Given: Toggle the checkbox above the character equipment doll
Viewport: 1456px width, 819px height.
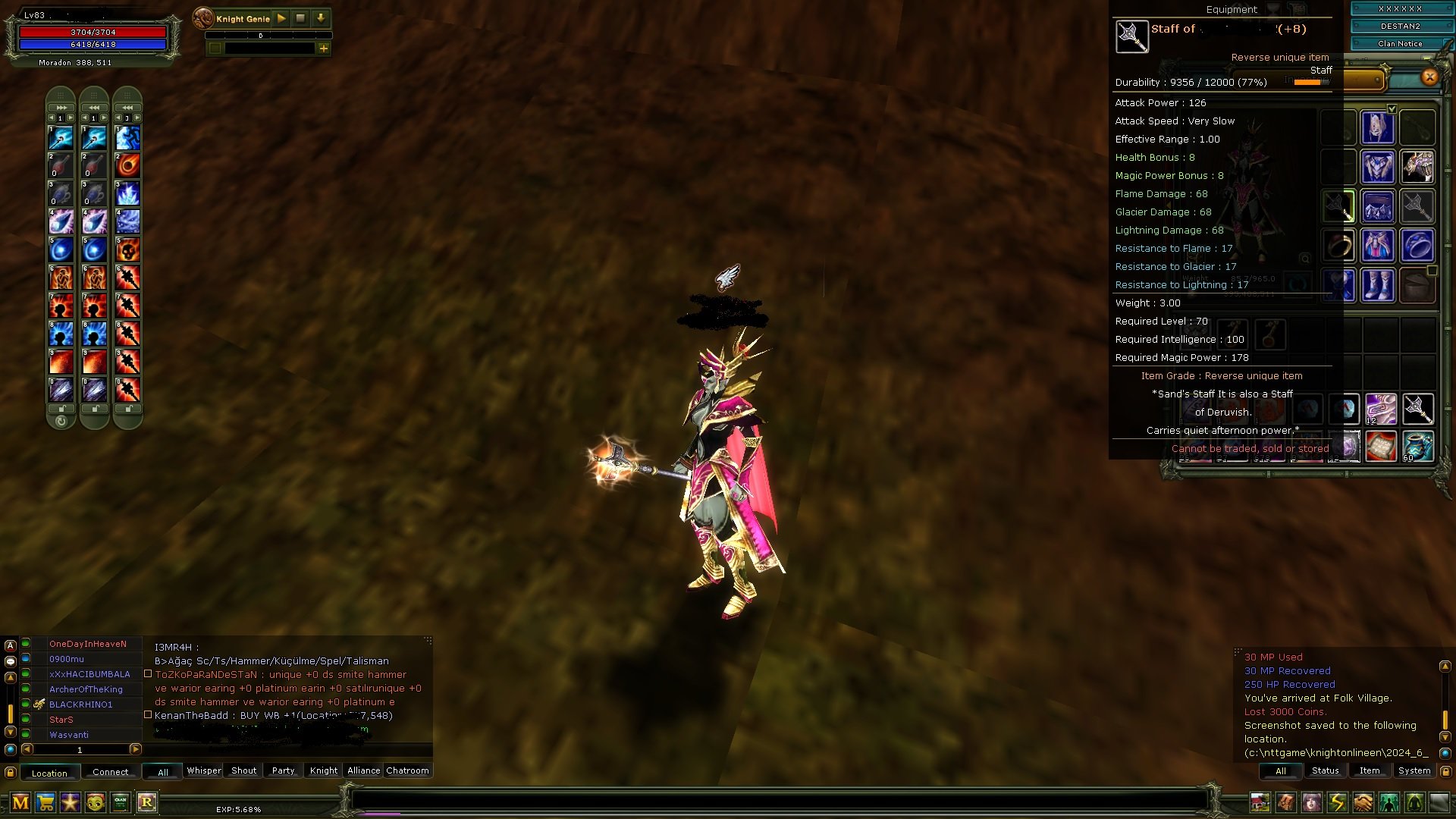Looking at the screenshot, I should click(x=1392, y=108).
